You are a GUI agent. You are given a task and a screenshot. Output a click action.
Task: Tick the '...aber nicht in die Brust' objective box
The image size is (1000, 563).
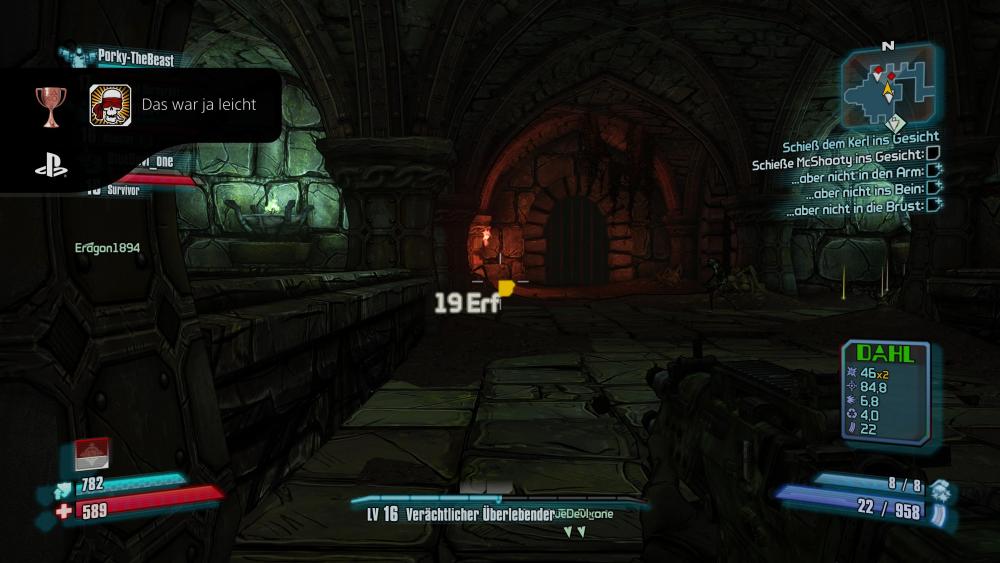pos(934,204)
